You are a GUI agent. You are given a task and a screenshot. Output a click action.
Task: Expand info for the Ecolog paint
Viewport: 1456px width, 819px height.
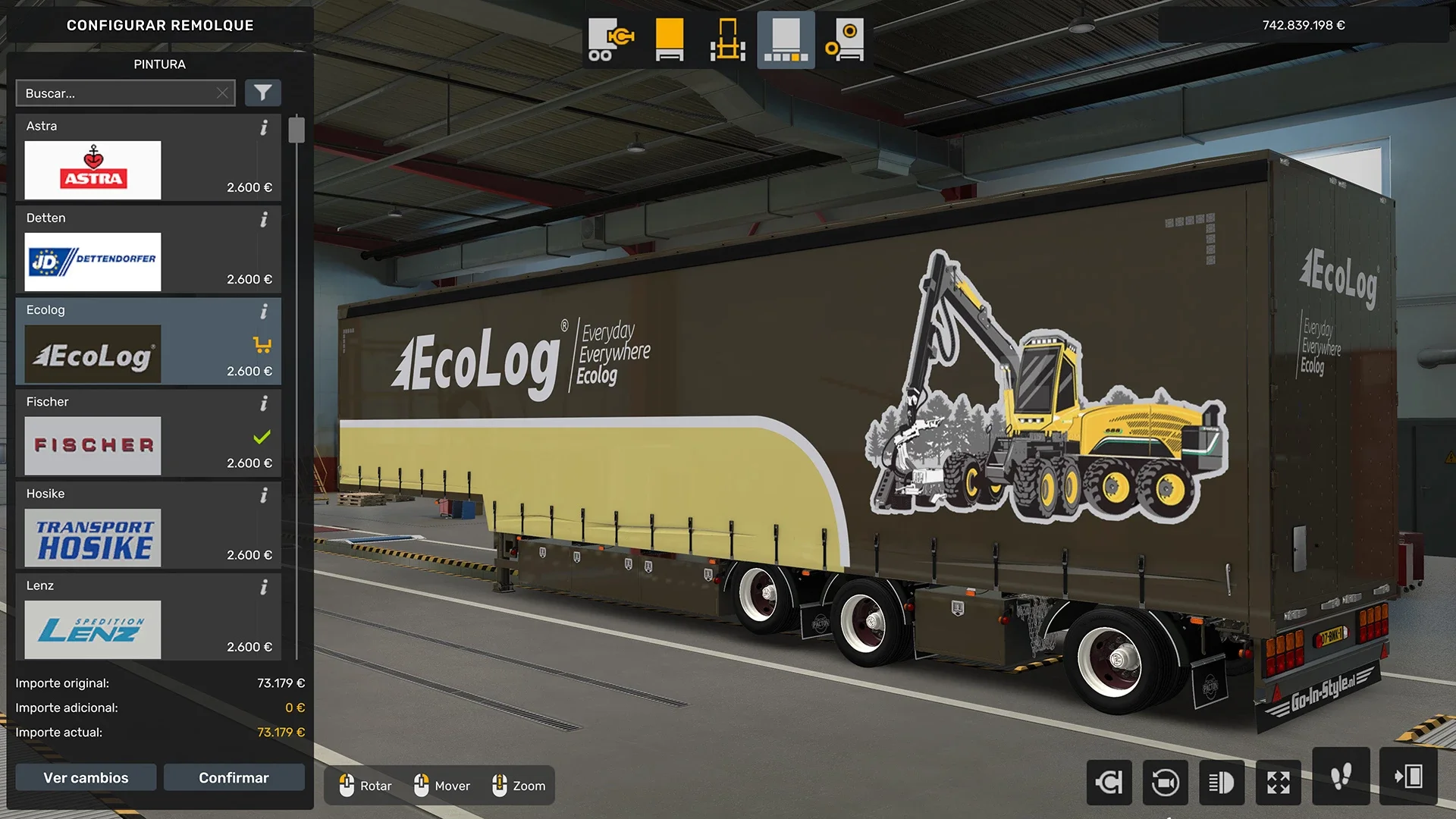(x=264, y=312)
